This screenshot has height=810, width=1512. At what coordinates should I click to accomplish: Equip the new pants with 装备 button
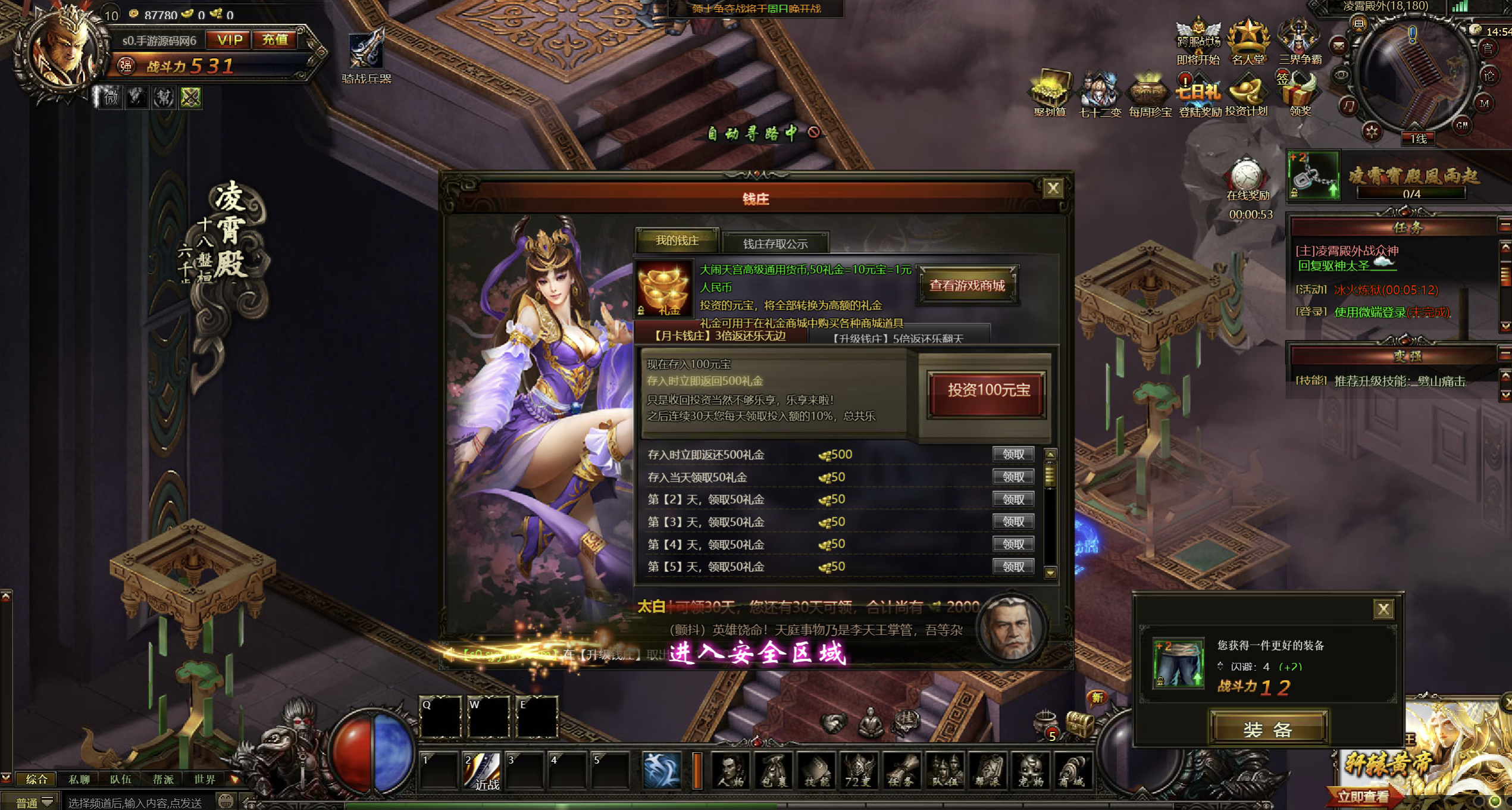click(x=1268, y=729)
